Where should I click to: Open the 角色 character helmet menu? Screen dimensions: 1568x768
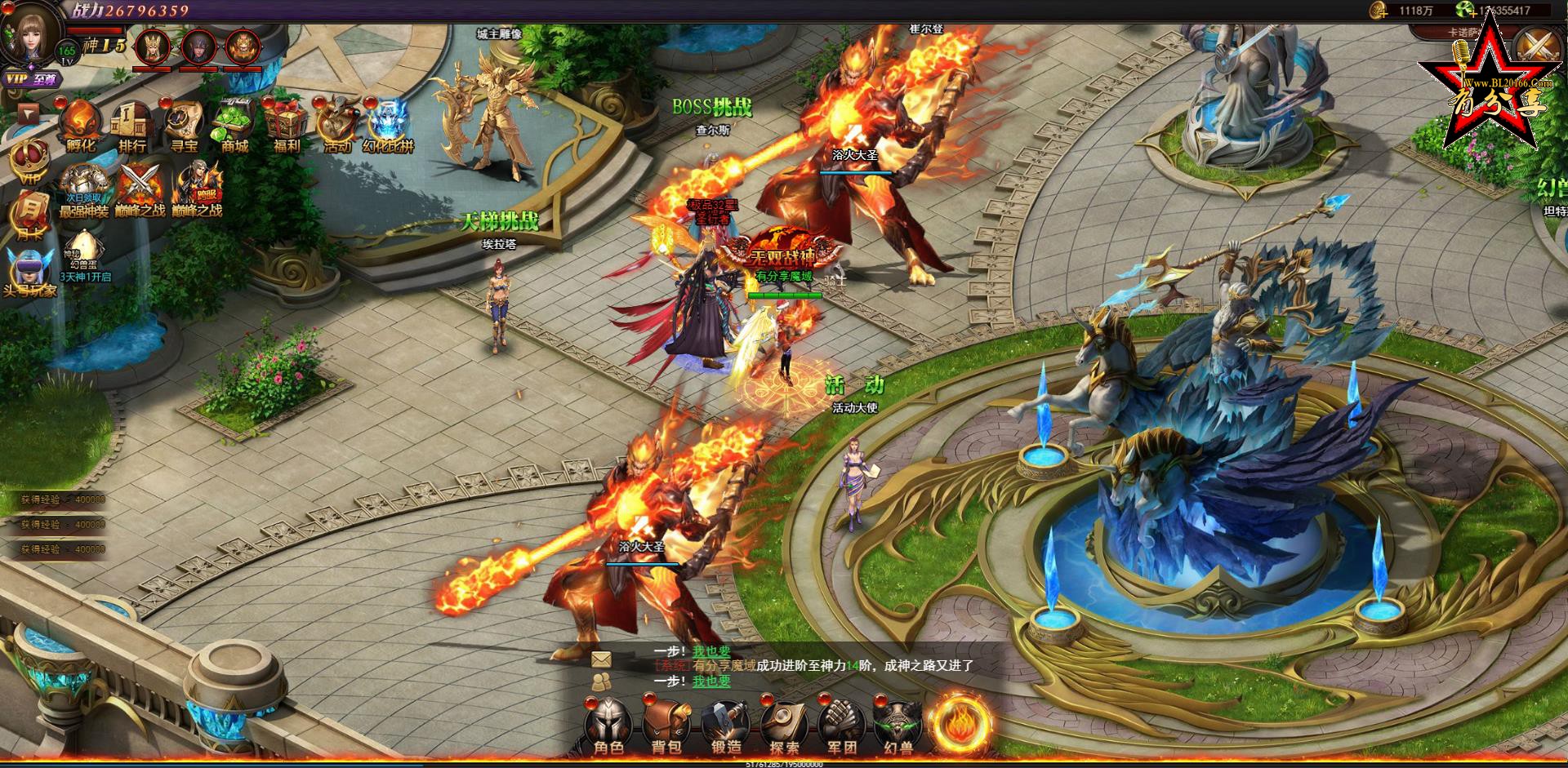tap(608, 724)
